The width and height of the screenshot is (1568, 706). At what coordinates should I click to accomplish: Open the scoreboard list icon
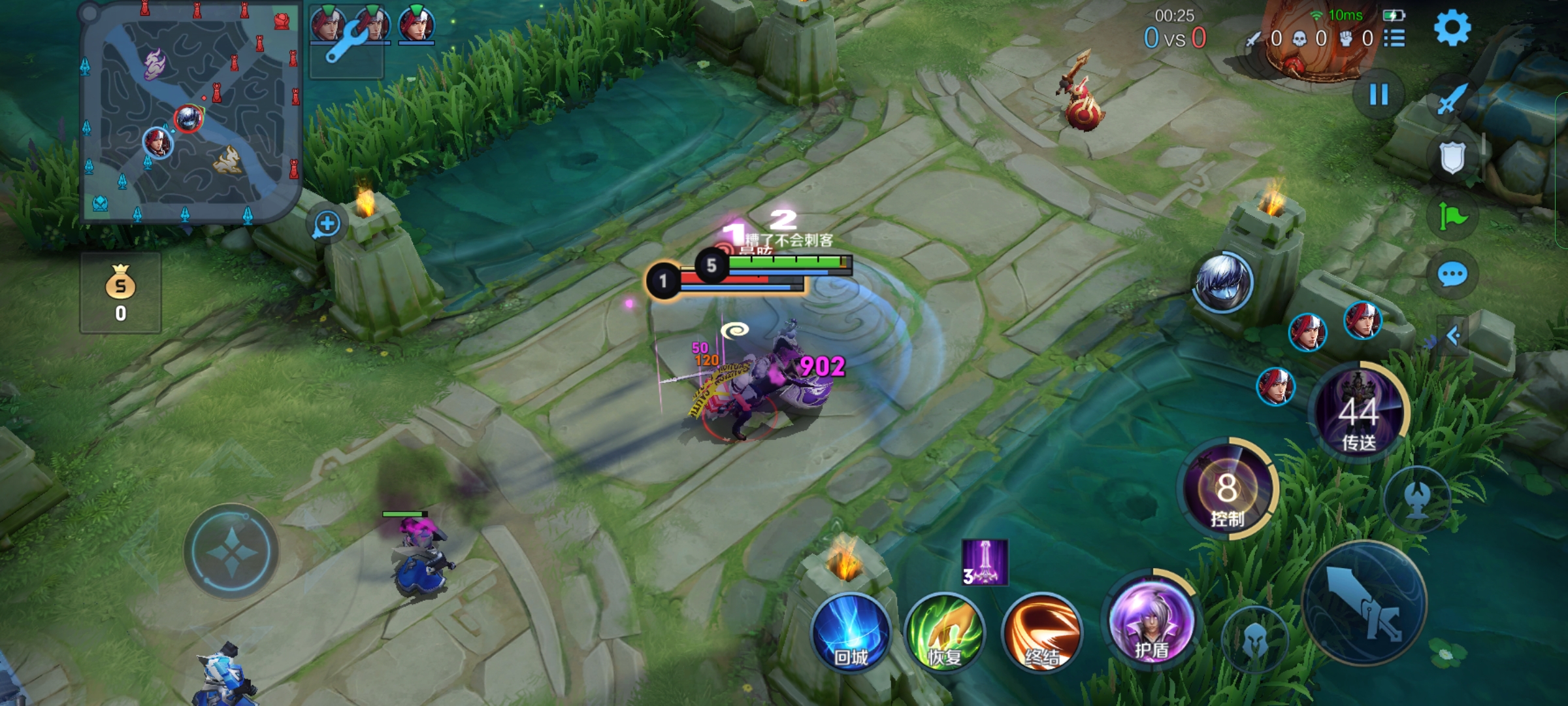point(1394,38)
